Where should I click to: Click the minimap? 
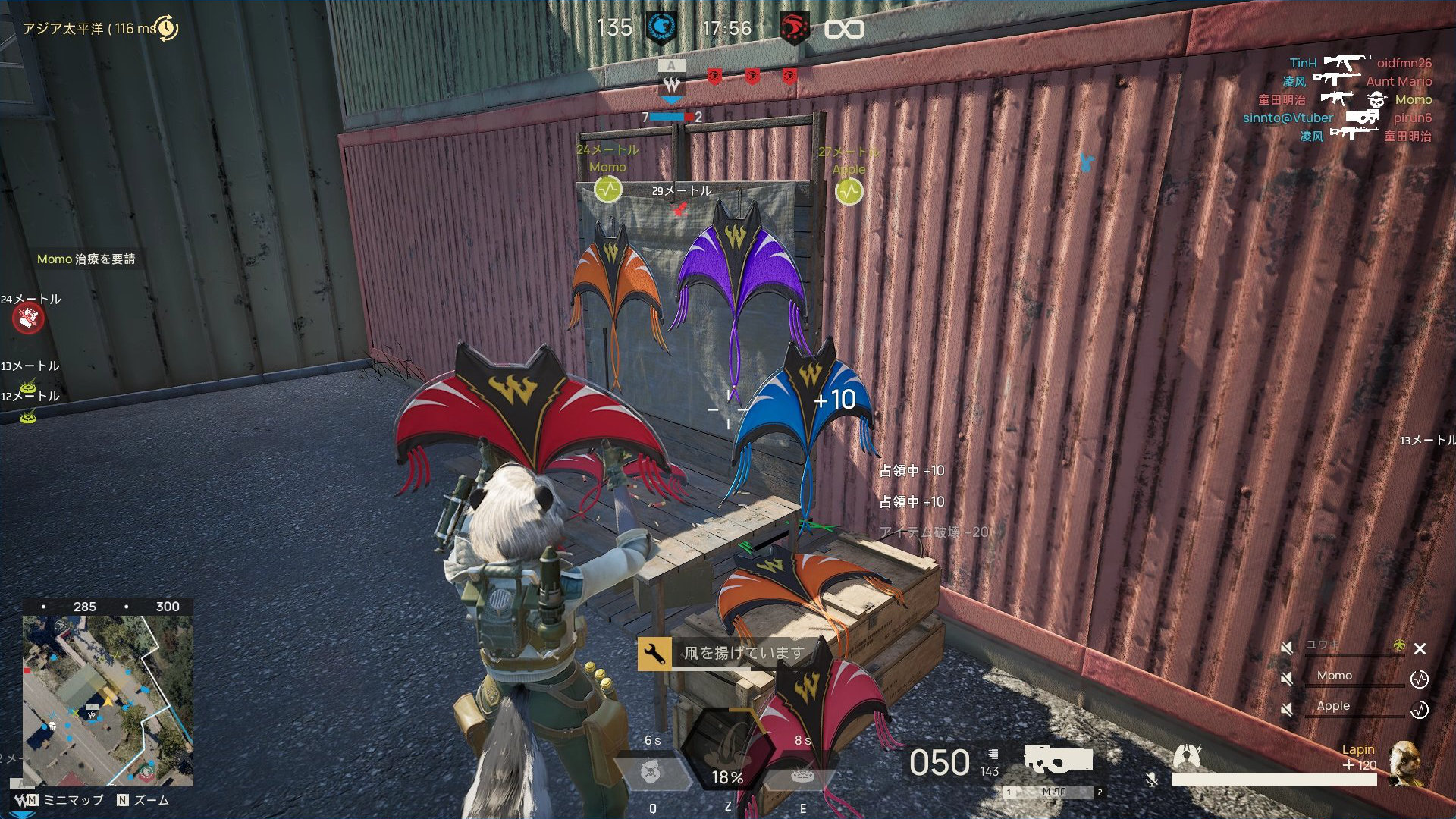coord(108,700)
